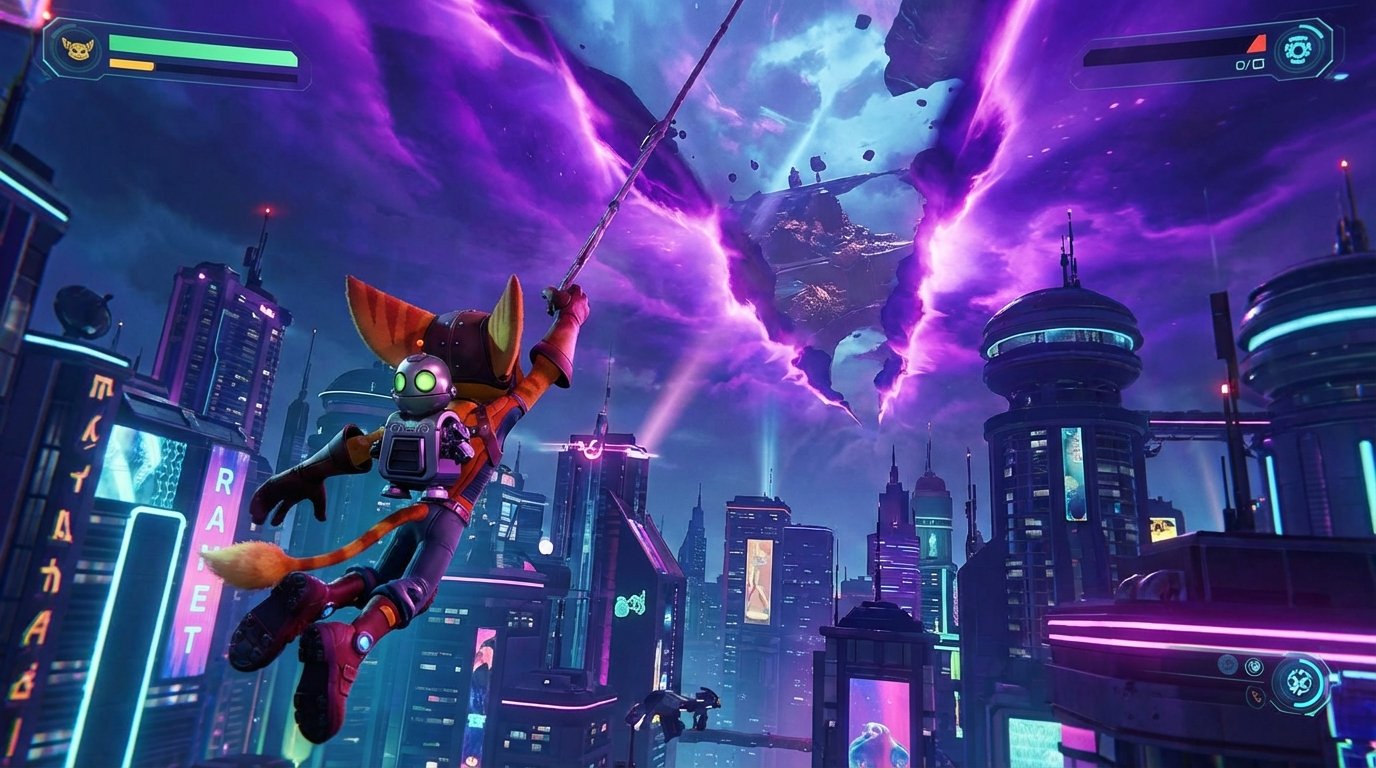
Task: Select the small spiral ability icon bottom-right
Action: 1255,666
